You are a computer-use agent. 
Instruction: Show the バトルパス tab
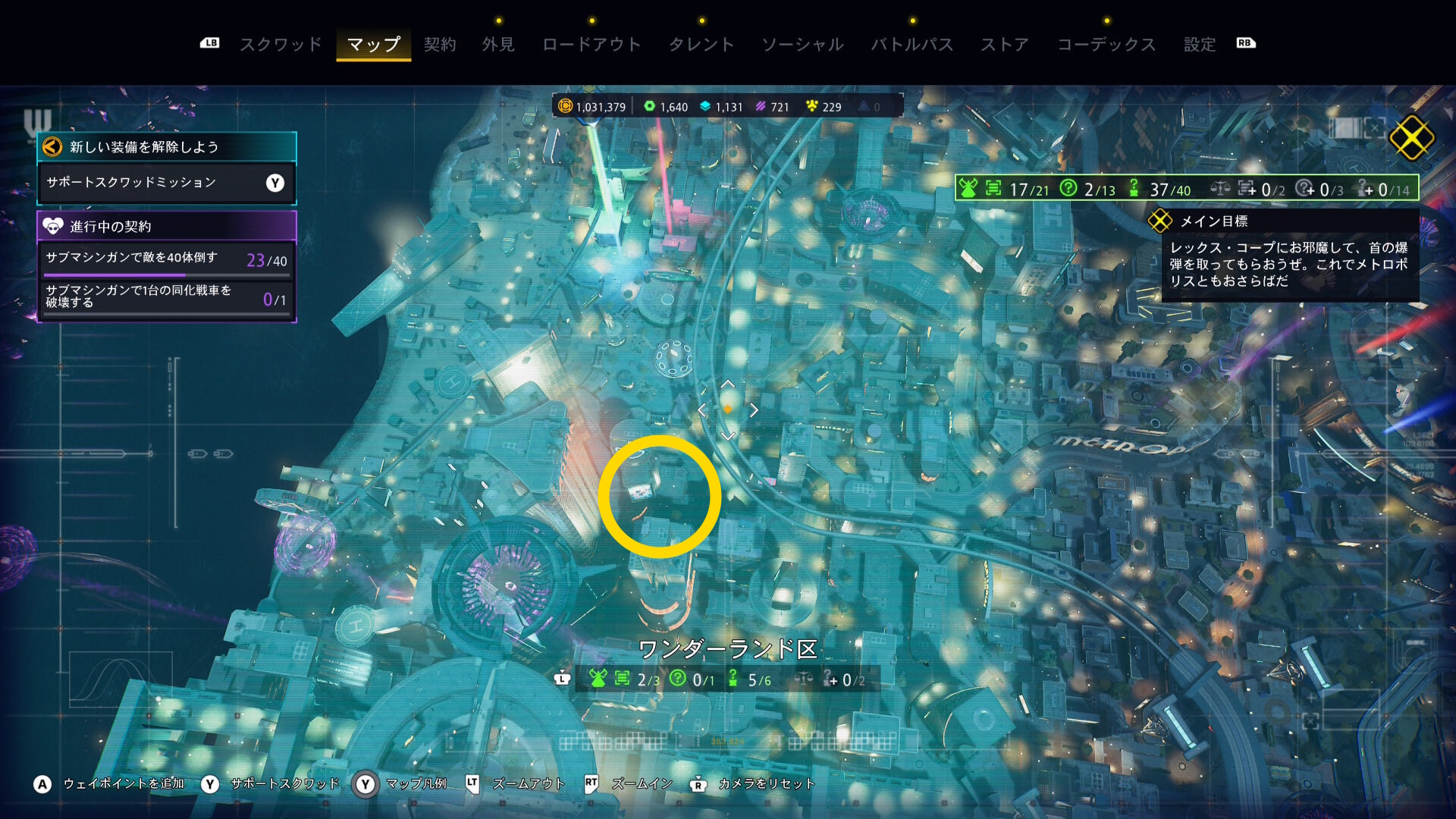point(912,45)
